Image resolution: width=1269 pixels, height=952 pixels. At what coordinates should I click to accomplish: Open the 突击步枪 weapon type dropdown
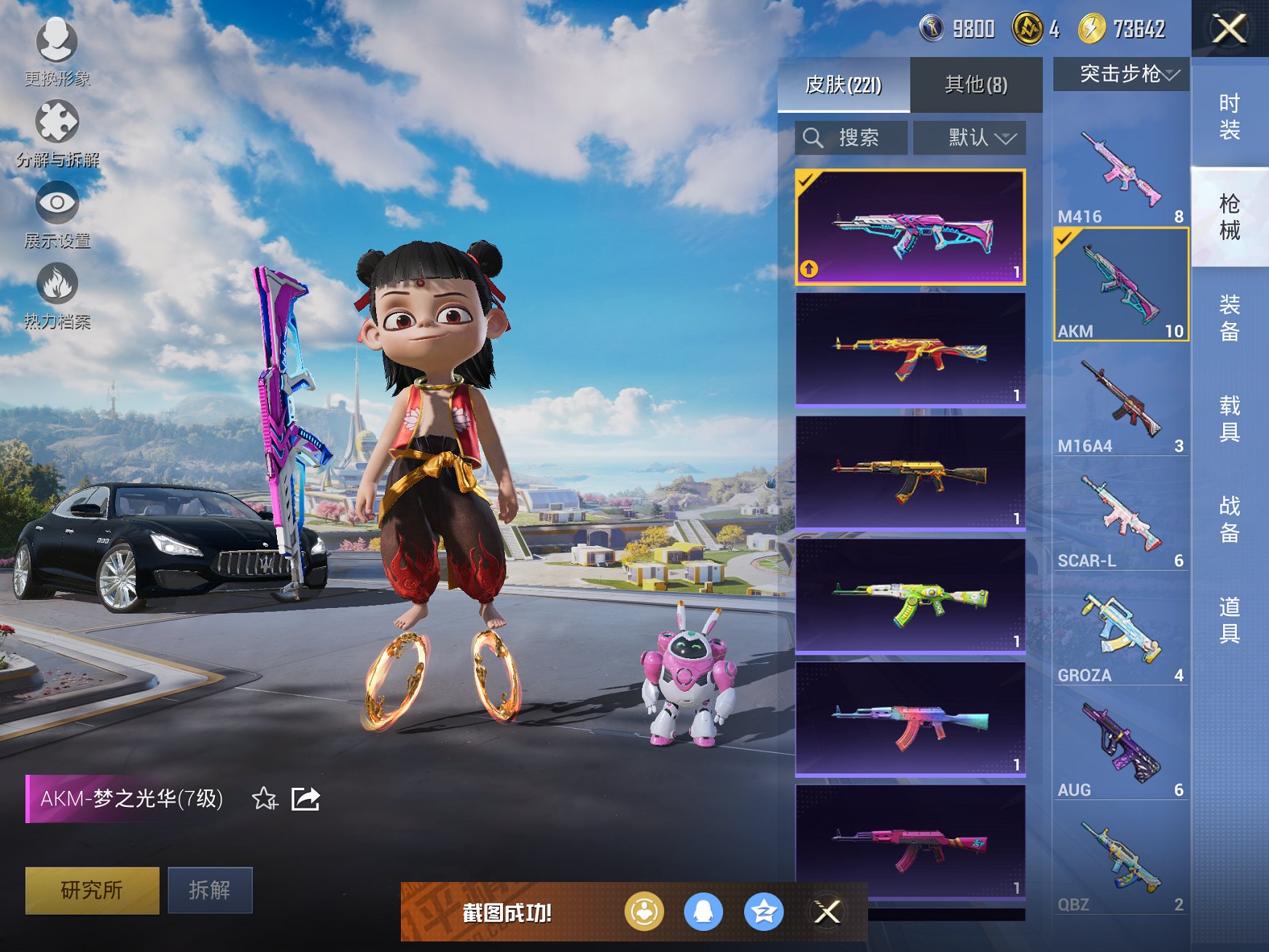(x=1121, y=74)
